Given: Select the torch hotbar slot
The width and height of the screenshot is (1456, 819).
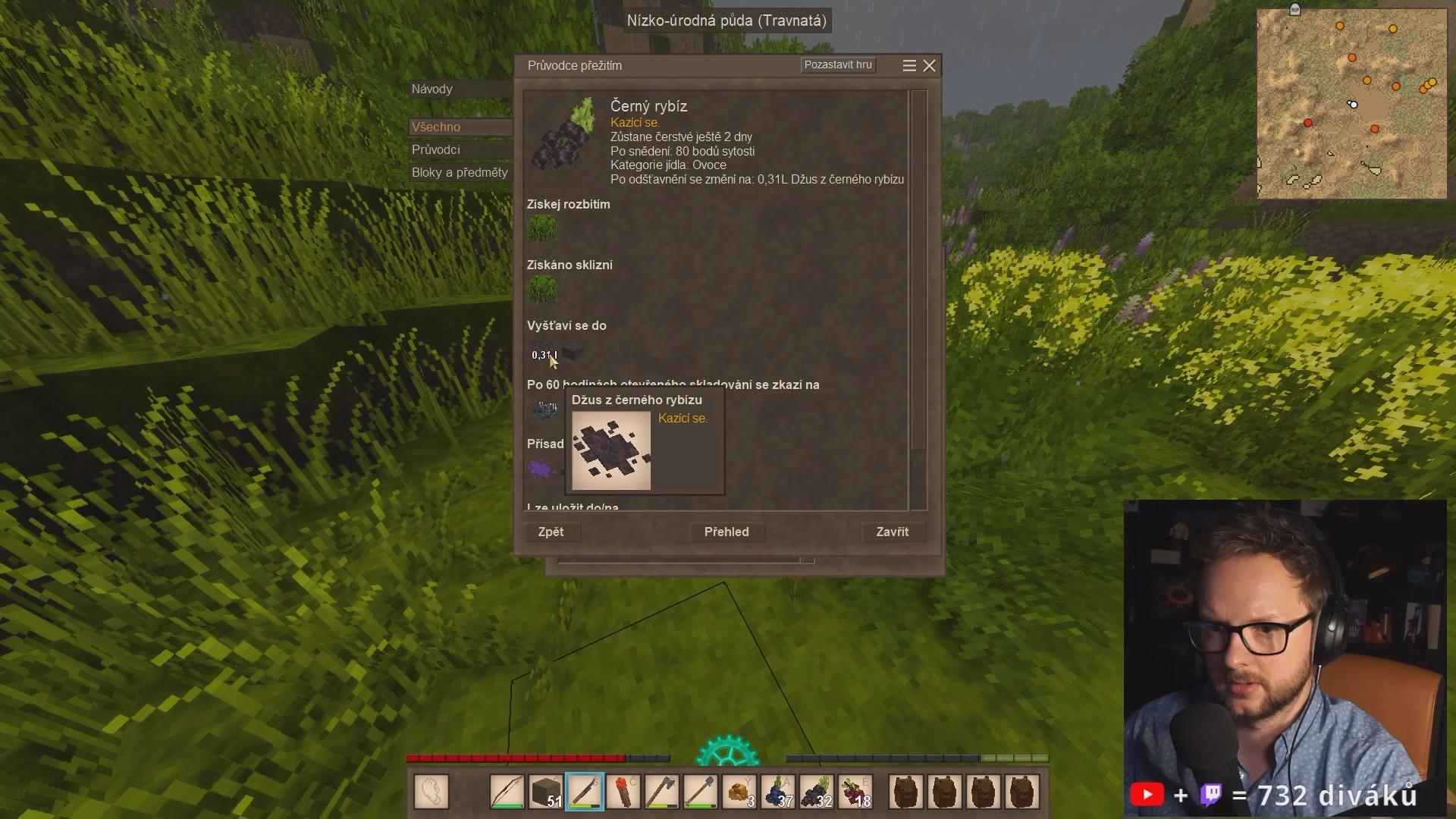Looking at the screenshot, I should [x=623, y=792].
